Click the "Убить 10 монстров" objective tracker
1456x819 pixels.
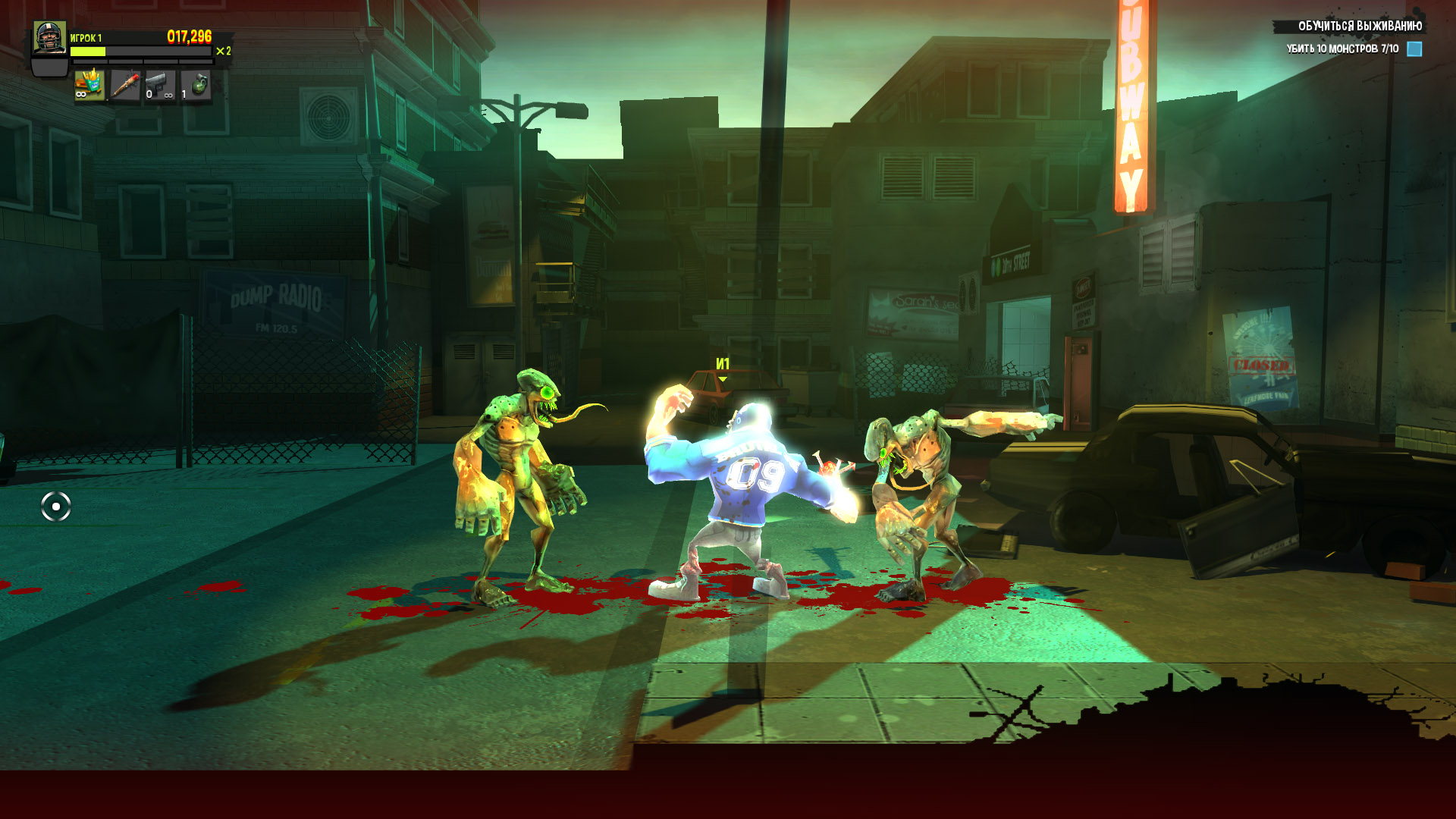1341,49
